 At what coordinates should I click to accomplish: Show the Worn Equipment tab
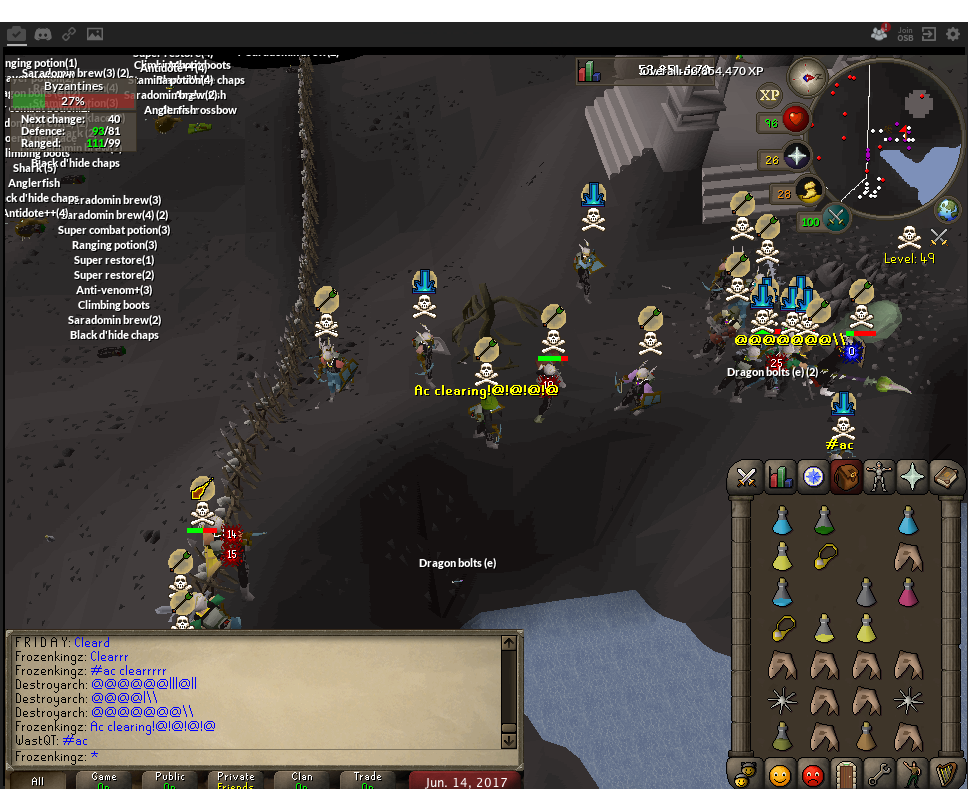pos(879,478)
